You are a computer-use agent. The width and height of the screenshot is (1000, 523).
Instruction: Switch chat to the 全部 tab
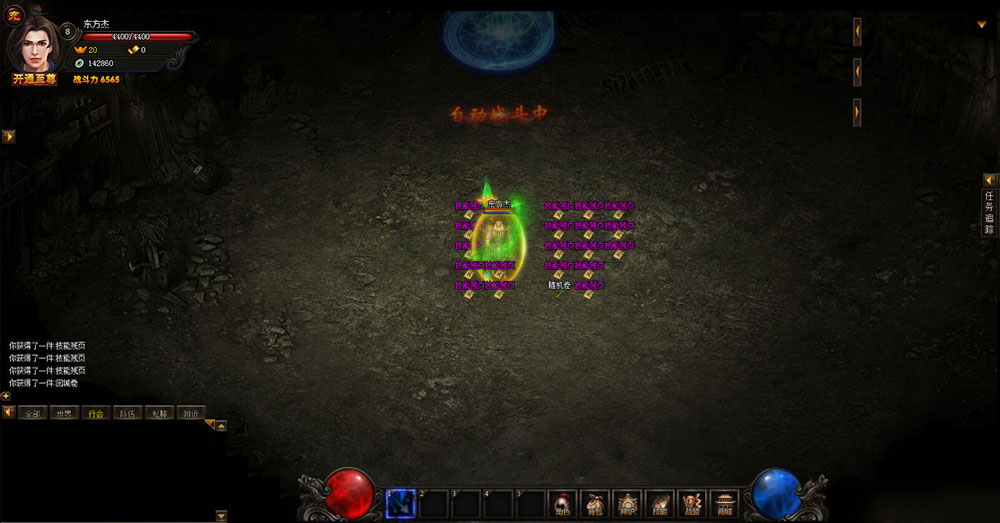(x=33, y=412)
